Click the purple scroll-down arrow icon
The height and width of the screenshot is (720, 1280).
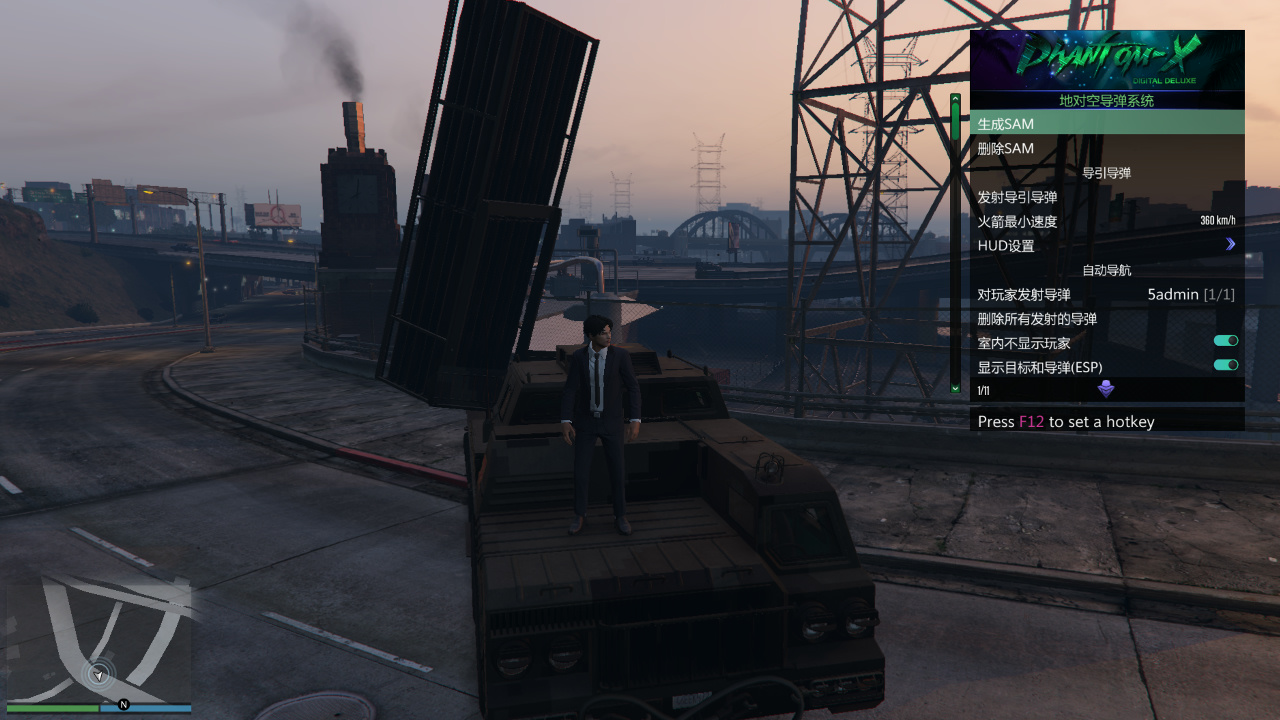pos(1106,389)
